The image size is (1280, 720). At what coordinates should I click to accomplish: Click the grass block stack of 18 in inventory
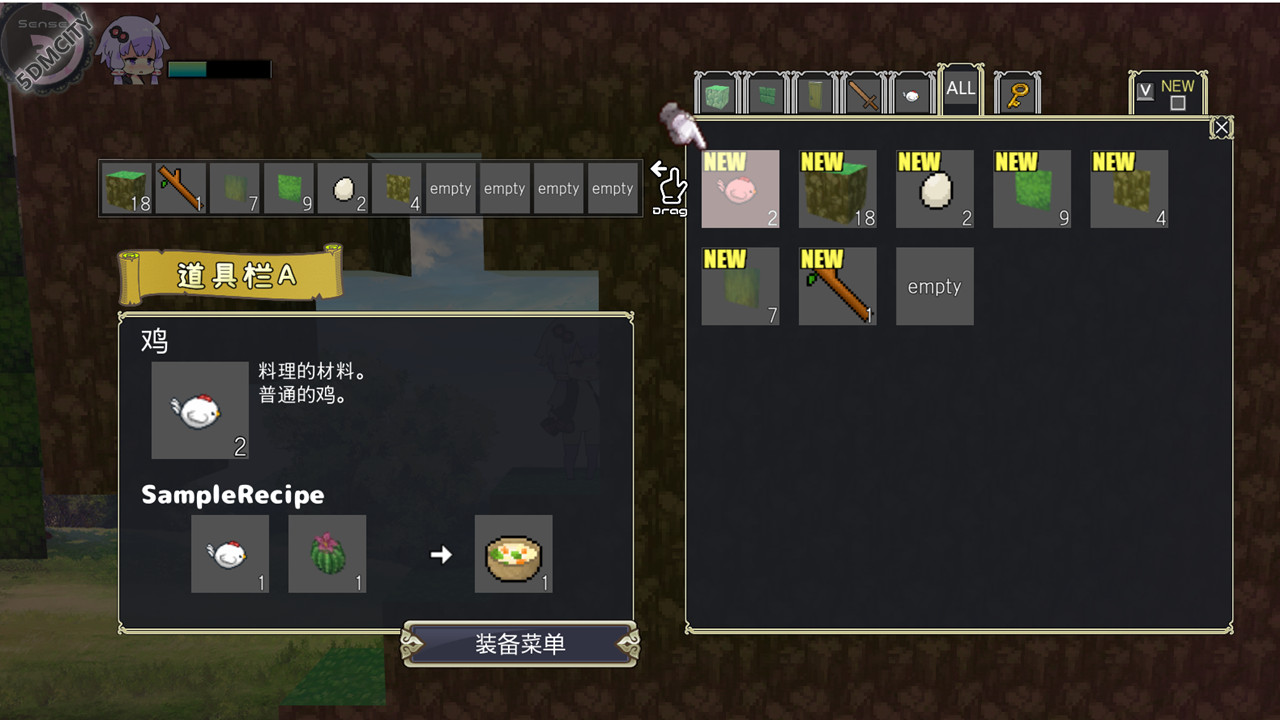point(837,189)
